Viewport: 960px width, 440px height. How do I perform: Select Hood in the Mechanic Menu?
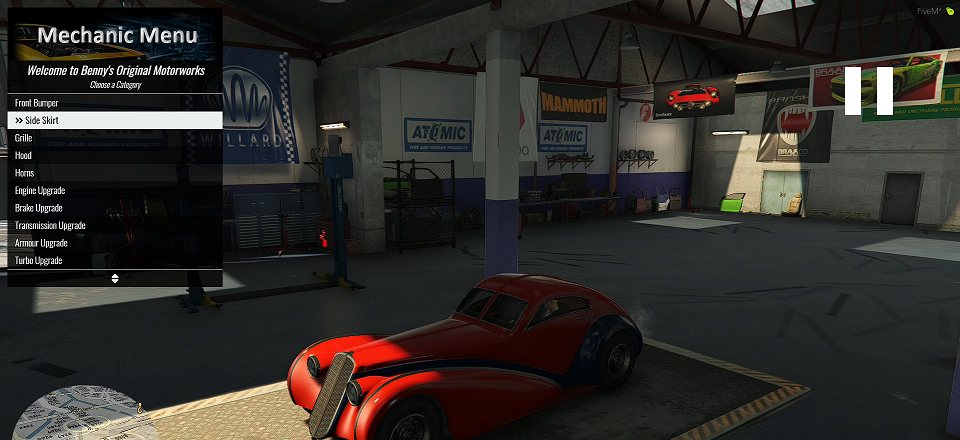click(x=114, y=155)
